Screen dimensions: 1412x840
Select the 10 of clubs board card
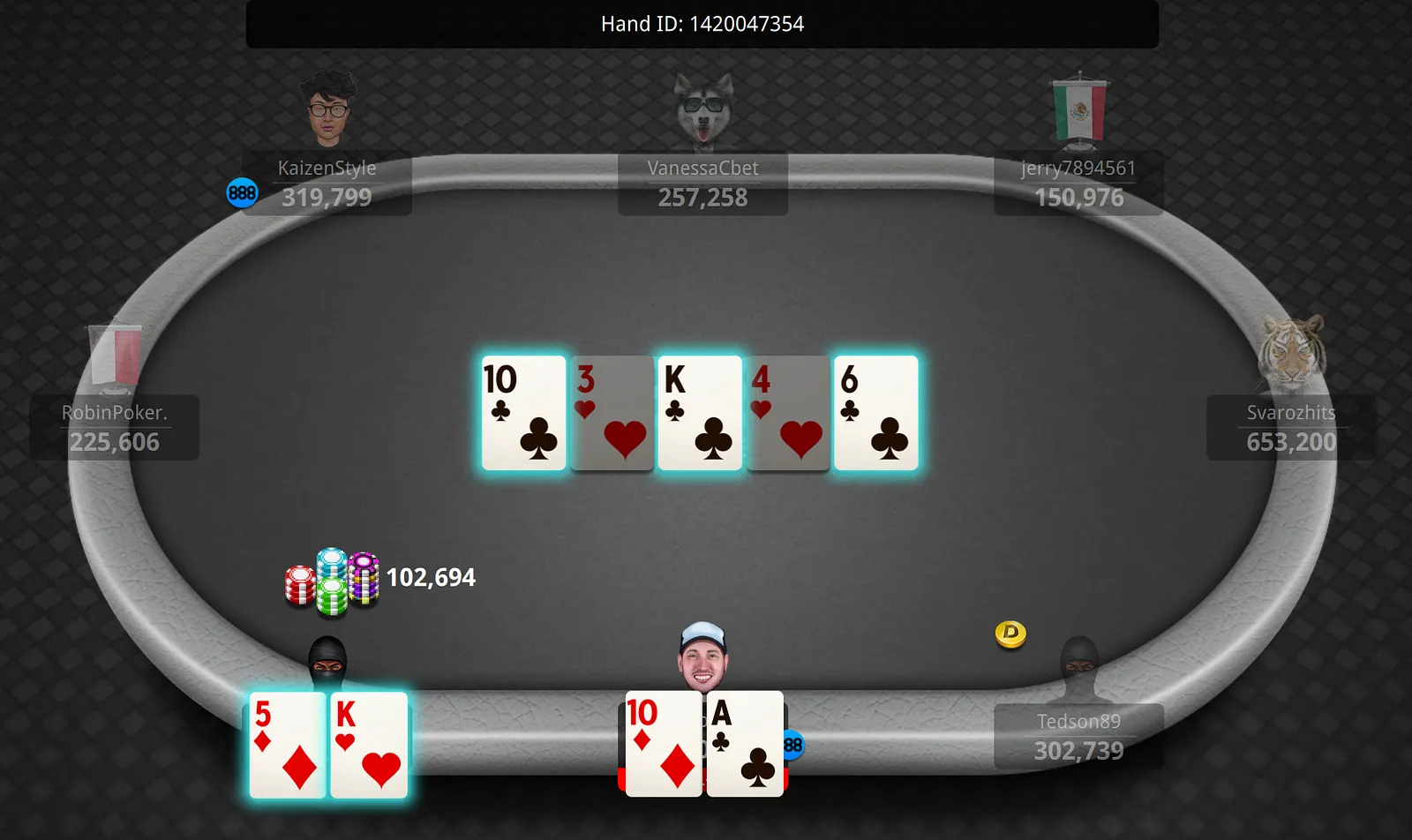(x=523, y=413)
